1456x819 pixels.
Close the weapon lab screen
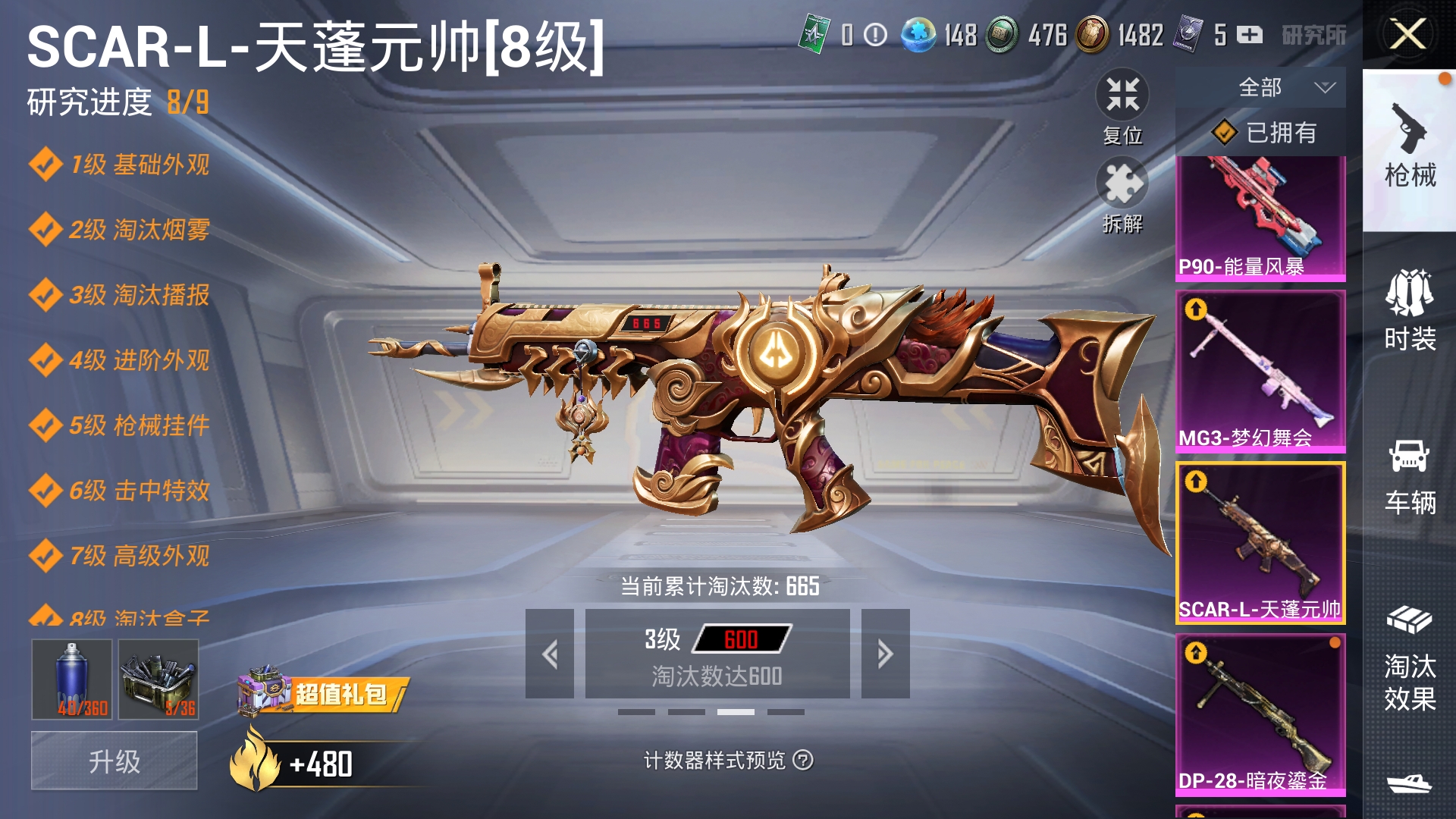[x=1407, y=34]
